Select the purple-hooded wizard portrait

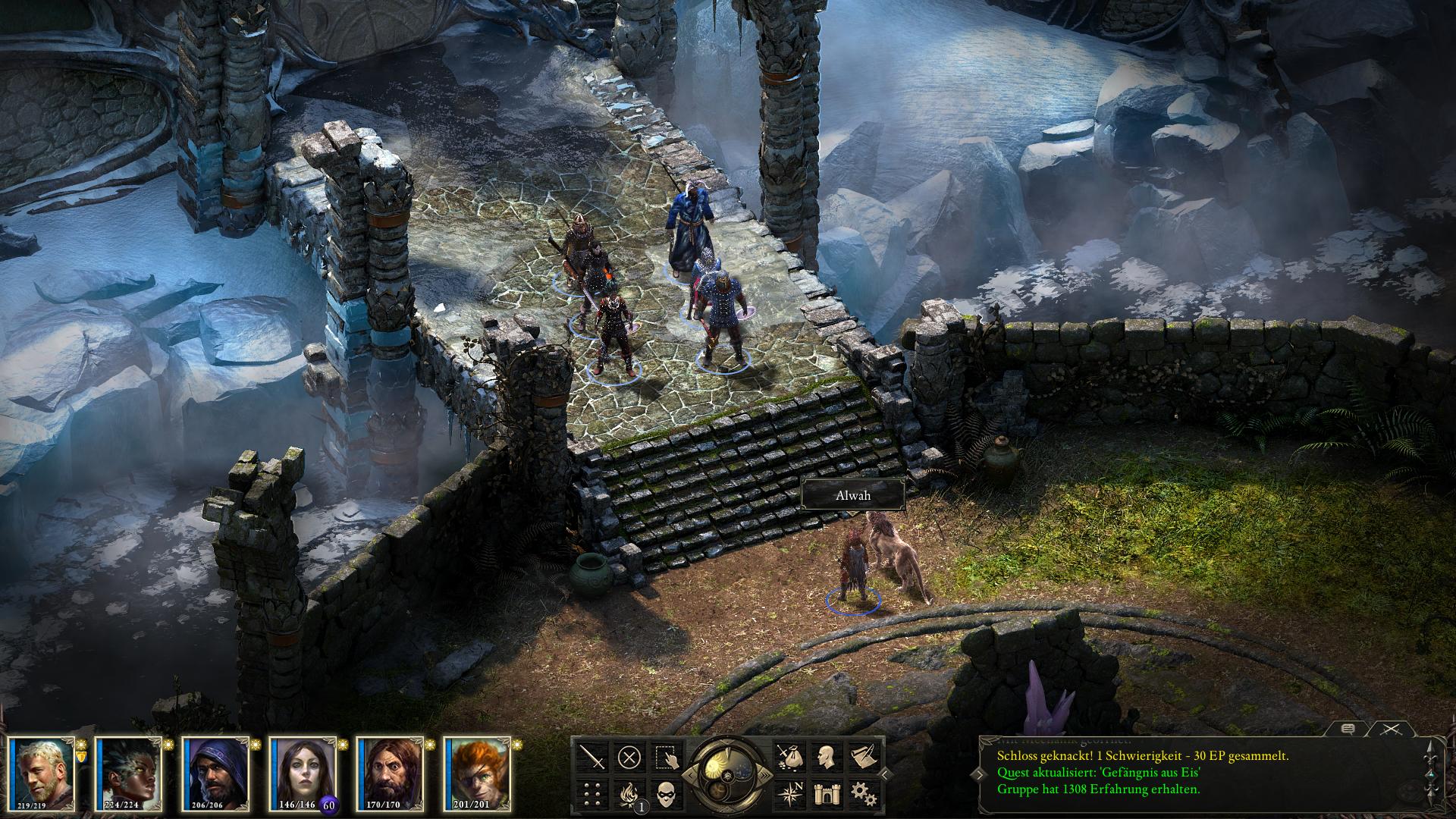pyautogui.click(x=215, y=773)
